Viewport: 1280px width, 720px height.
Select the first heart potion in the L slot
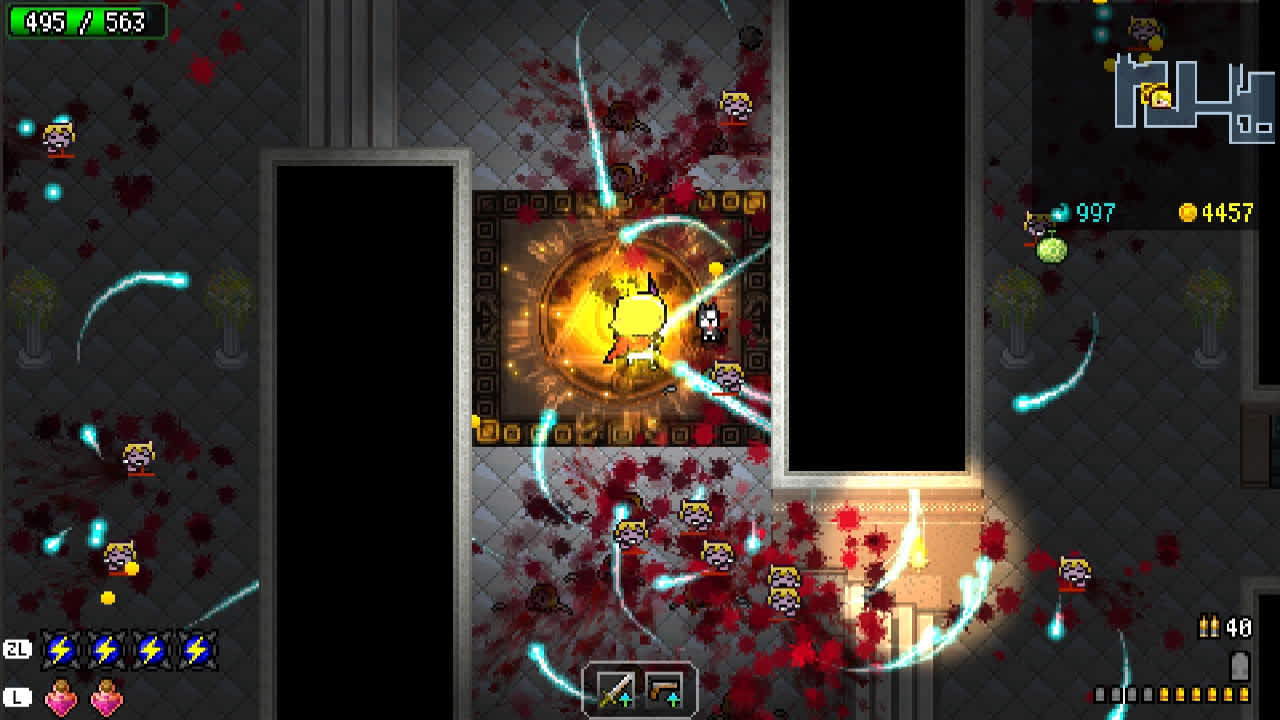click(x=60, y=697)
